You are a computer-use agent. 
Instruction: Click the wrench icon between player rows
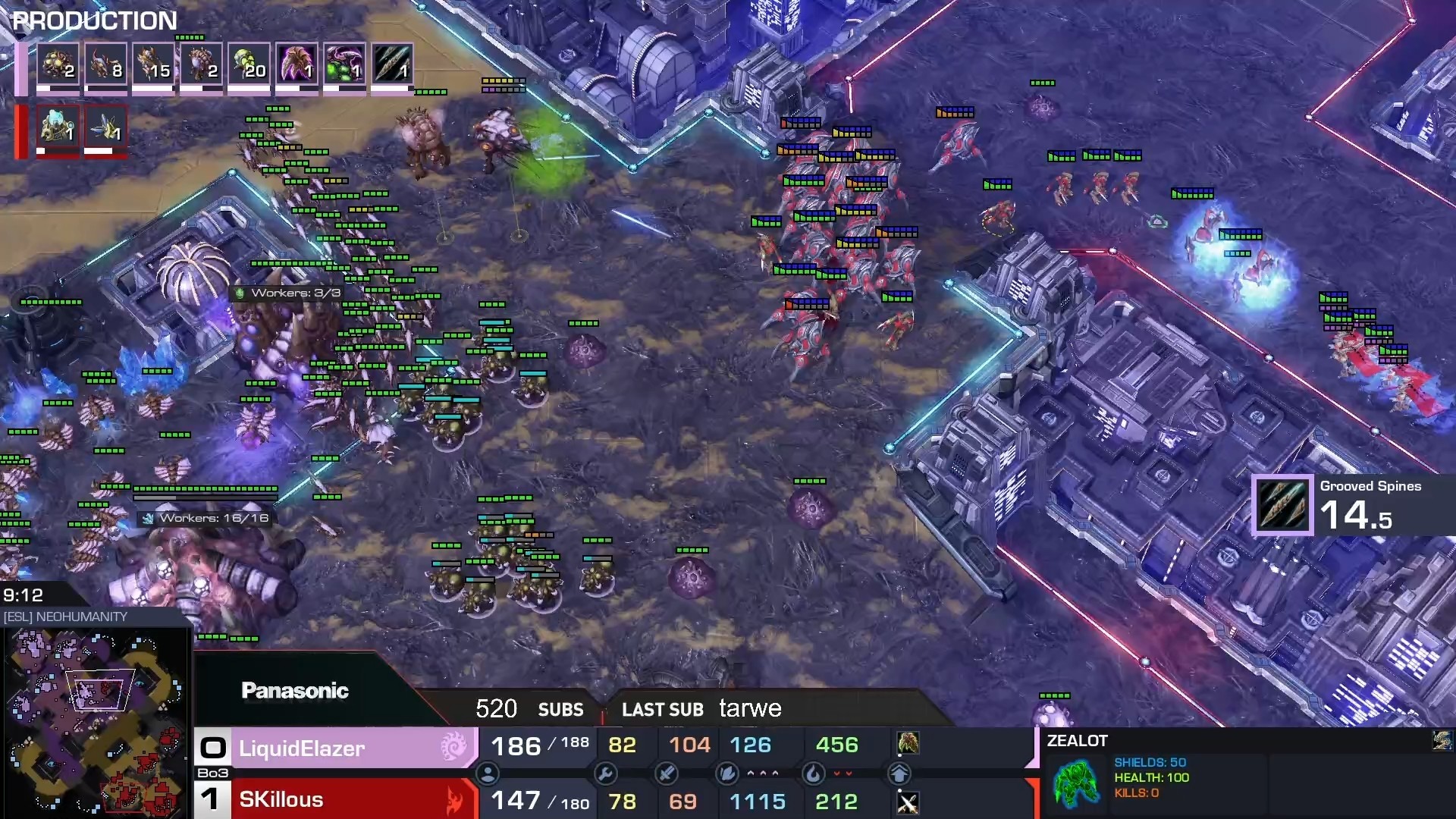[605, 773]
